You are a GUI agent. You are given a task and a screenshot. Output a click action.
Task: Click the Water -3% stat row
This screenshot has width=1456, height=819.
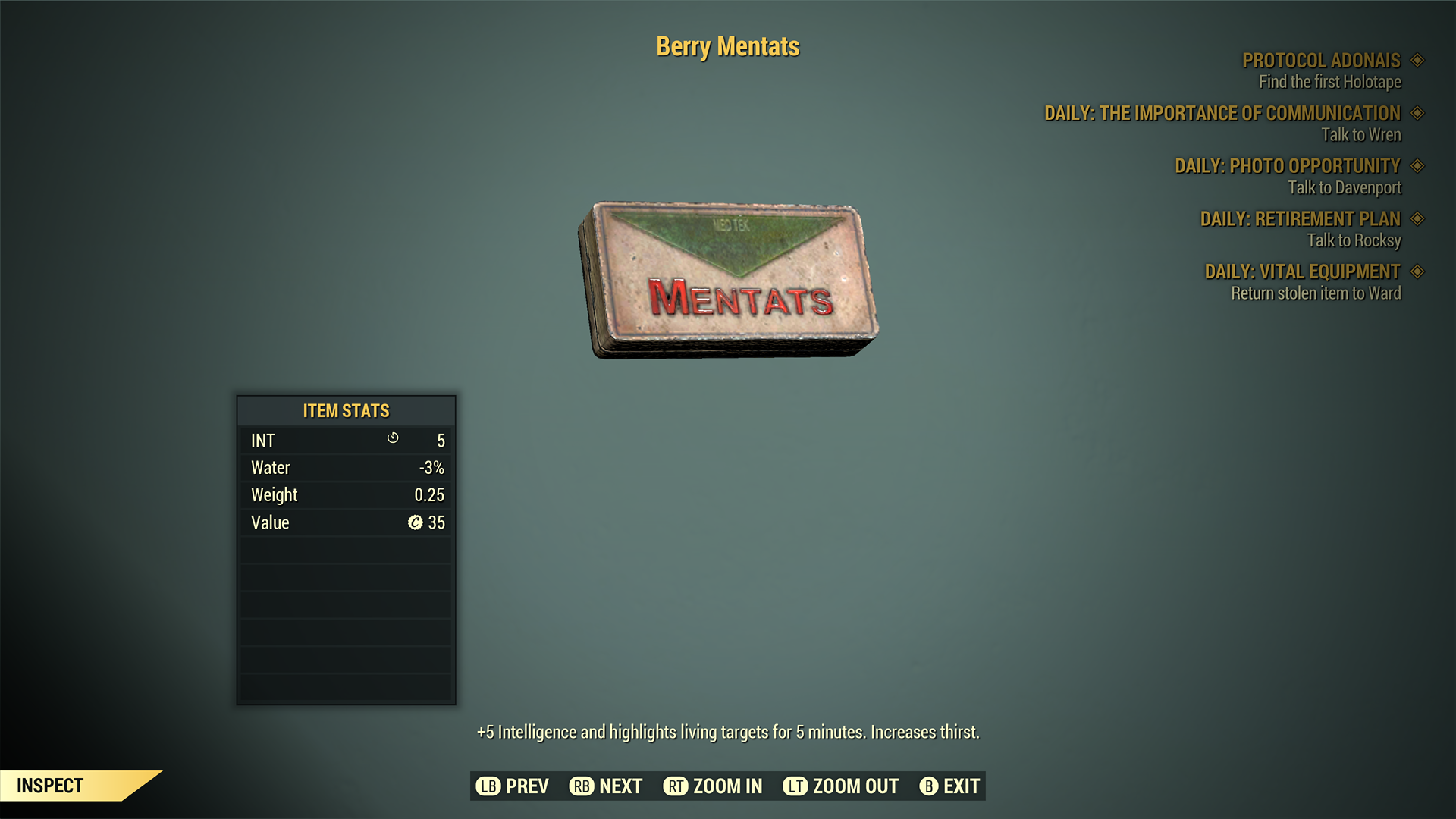[x=345, y=467]
